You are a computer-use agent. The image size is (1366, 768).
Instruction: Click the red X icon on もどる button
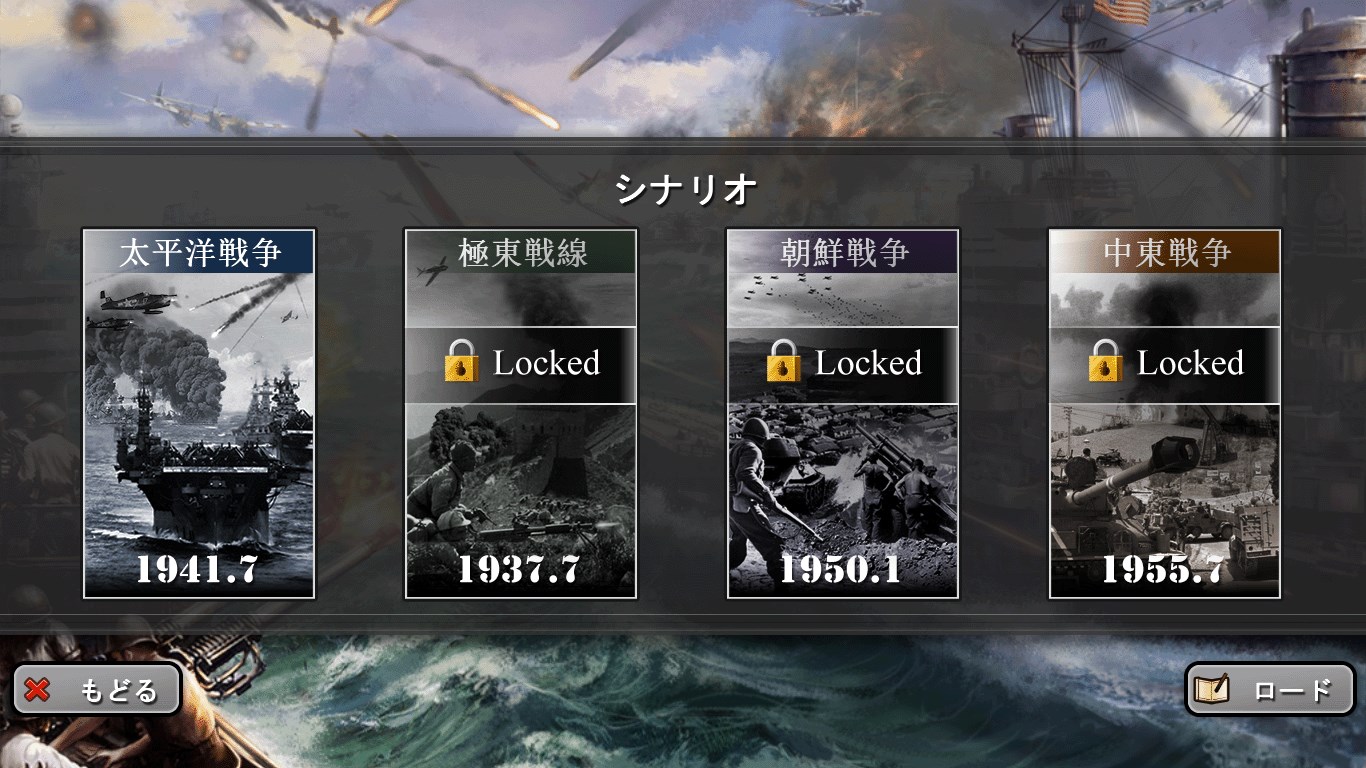(x=37, y=688)
